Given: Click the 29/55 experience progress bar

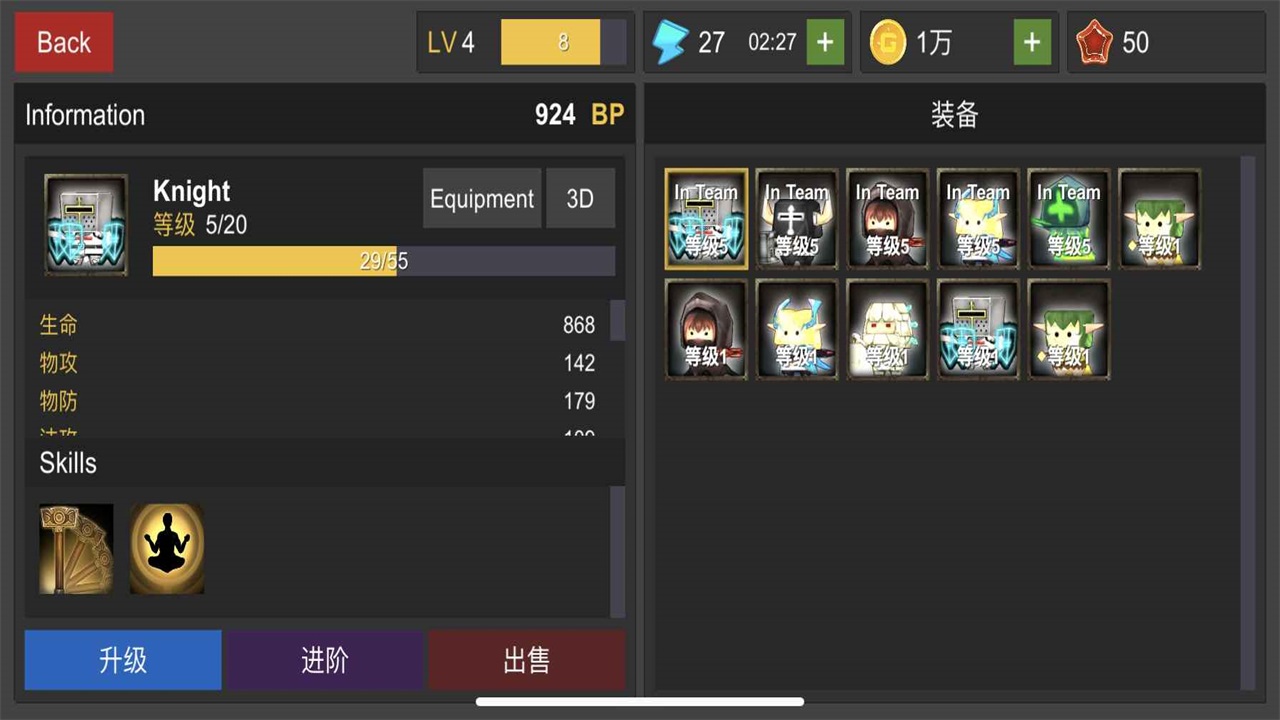Looking at the screenshot, I should [383, 261].
